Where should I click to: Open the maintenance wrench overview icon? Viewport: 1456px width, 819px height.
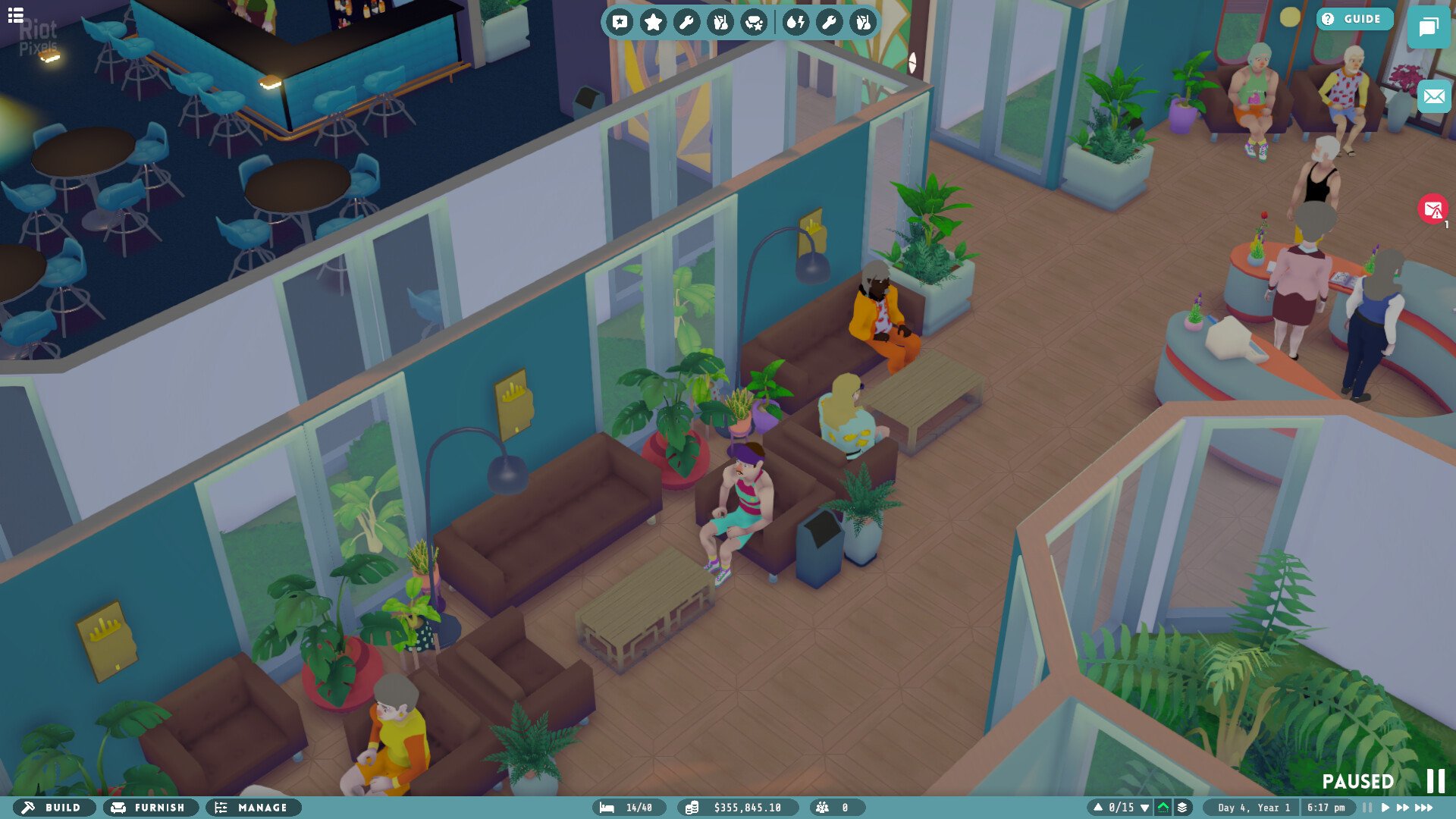pos(686,21)
